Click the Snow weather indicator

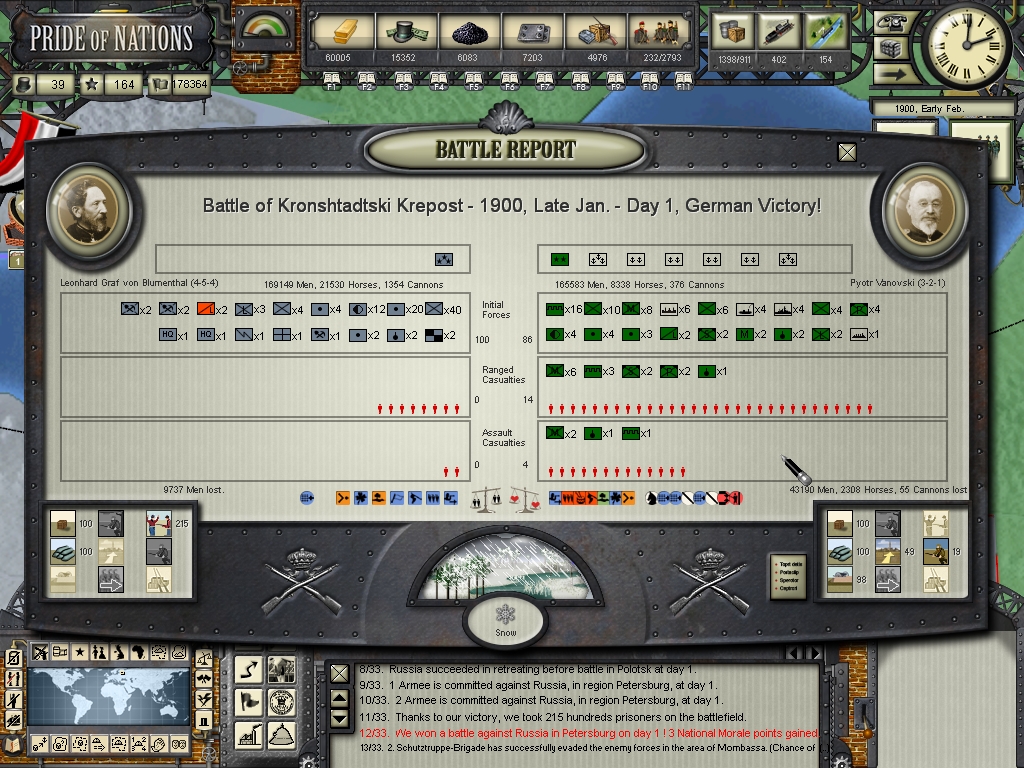504,620
